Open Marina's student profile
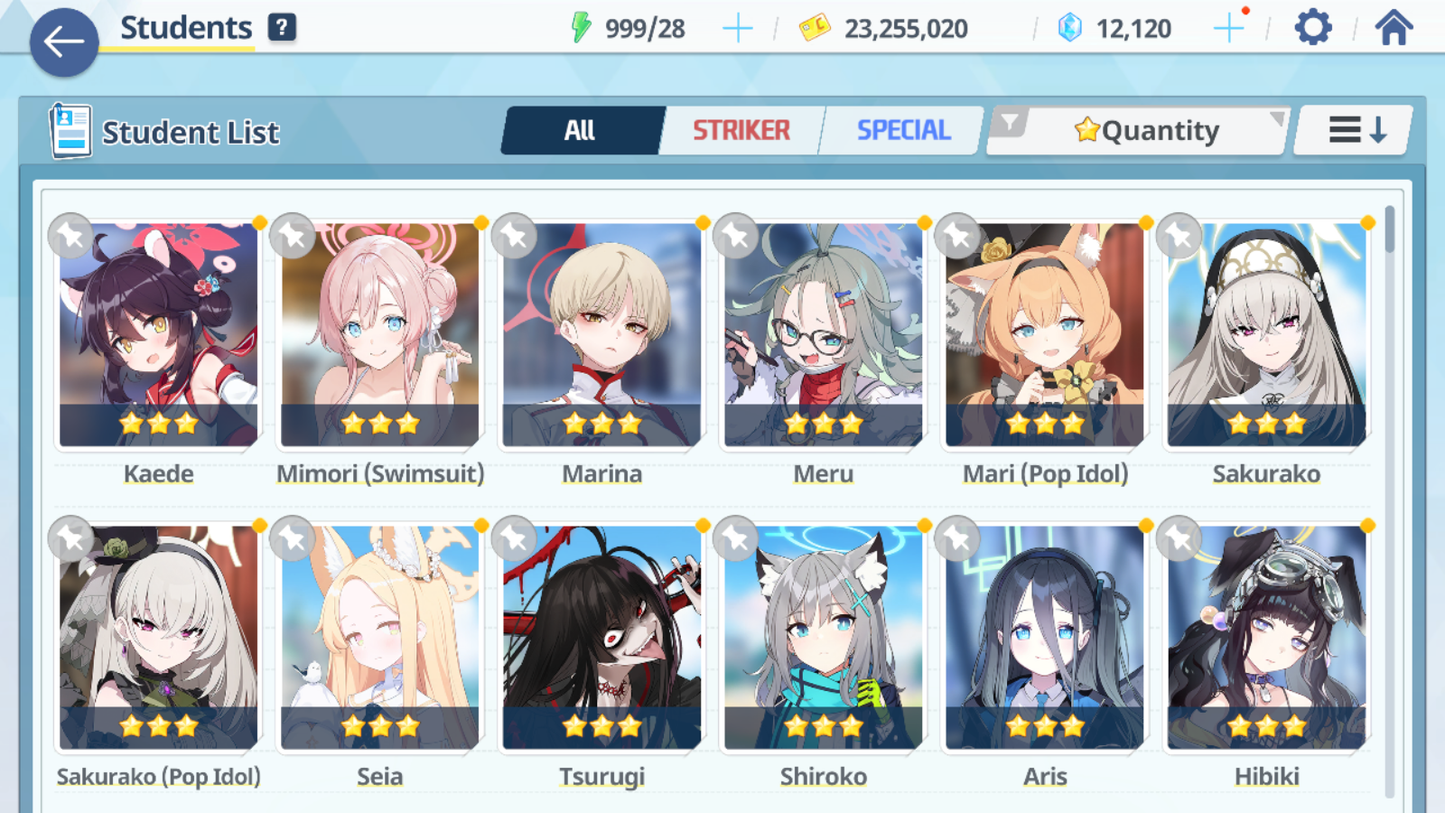Viewport: 1445px width, 813px height. click(x=602, y=335)
